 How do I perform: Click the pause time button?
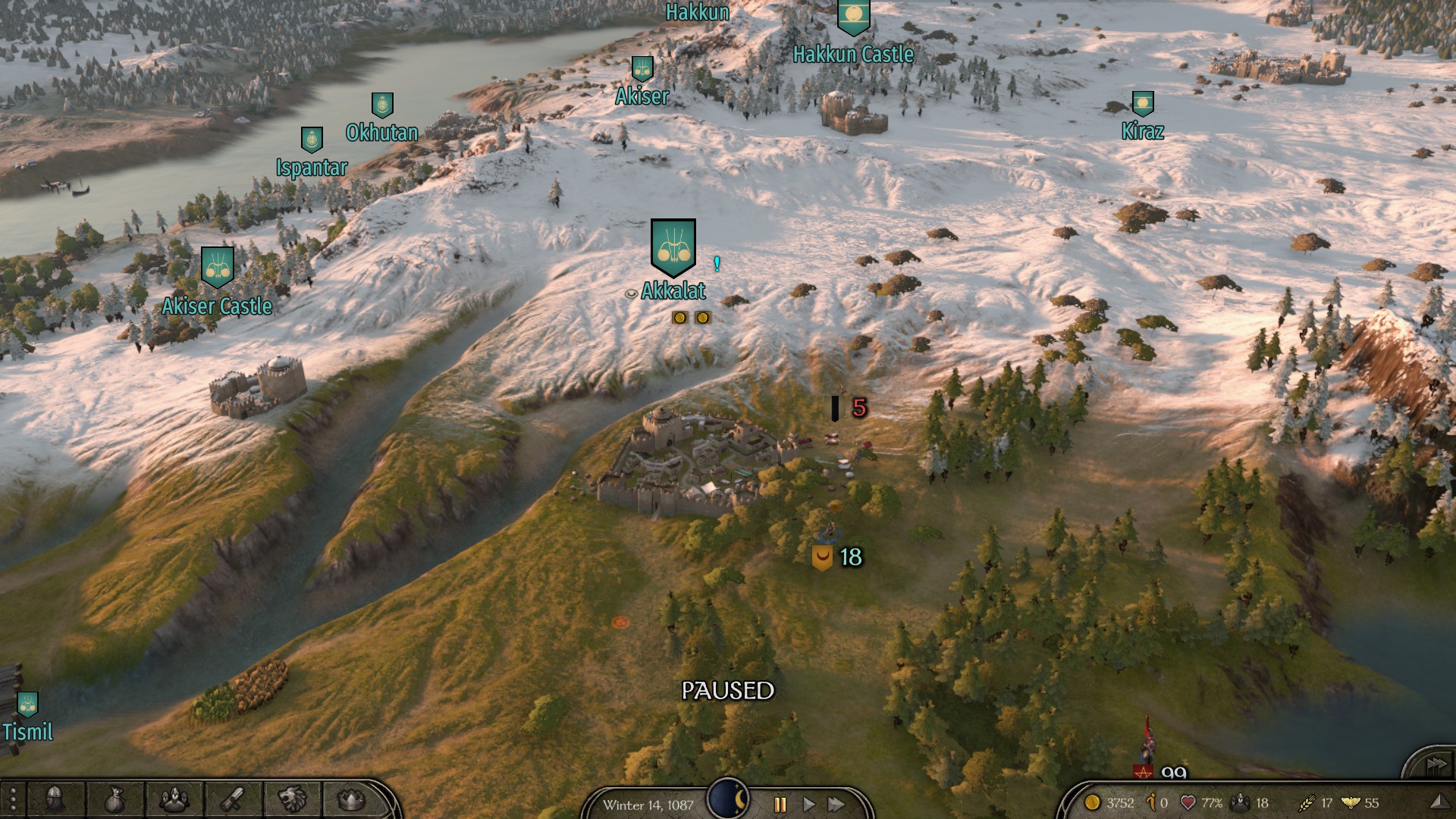pyautogui.click(x=780, y=804)
